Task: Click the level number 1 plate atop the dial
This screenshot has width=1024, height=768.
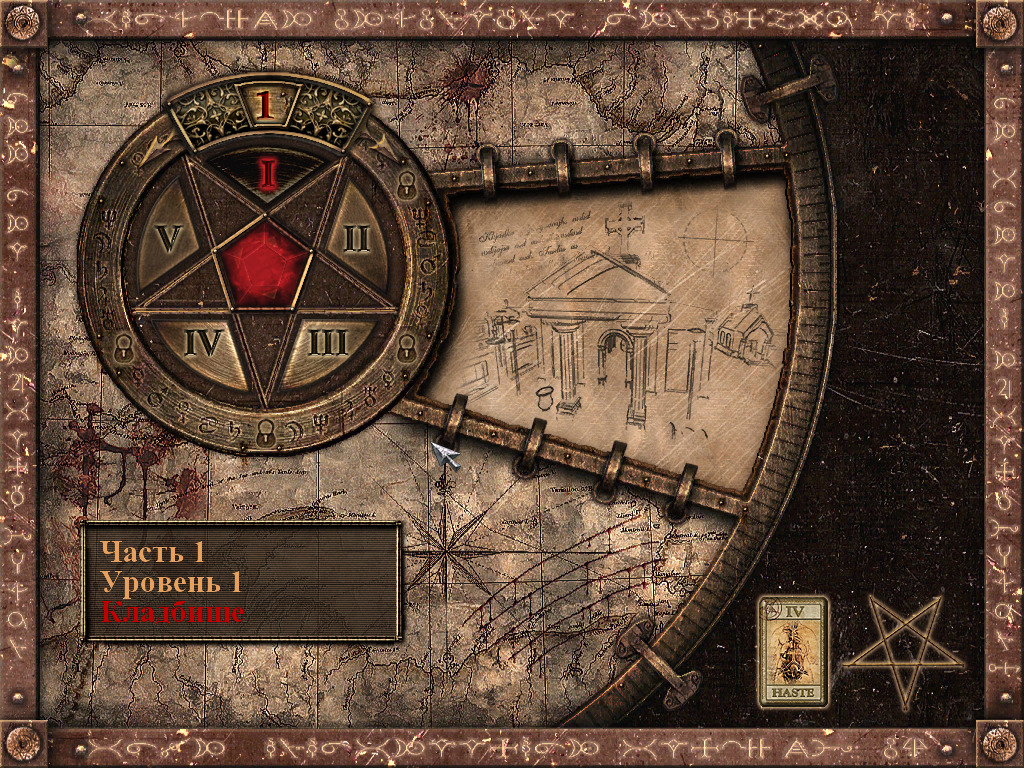Action: pyautogui.click(x=265, y=106)
